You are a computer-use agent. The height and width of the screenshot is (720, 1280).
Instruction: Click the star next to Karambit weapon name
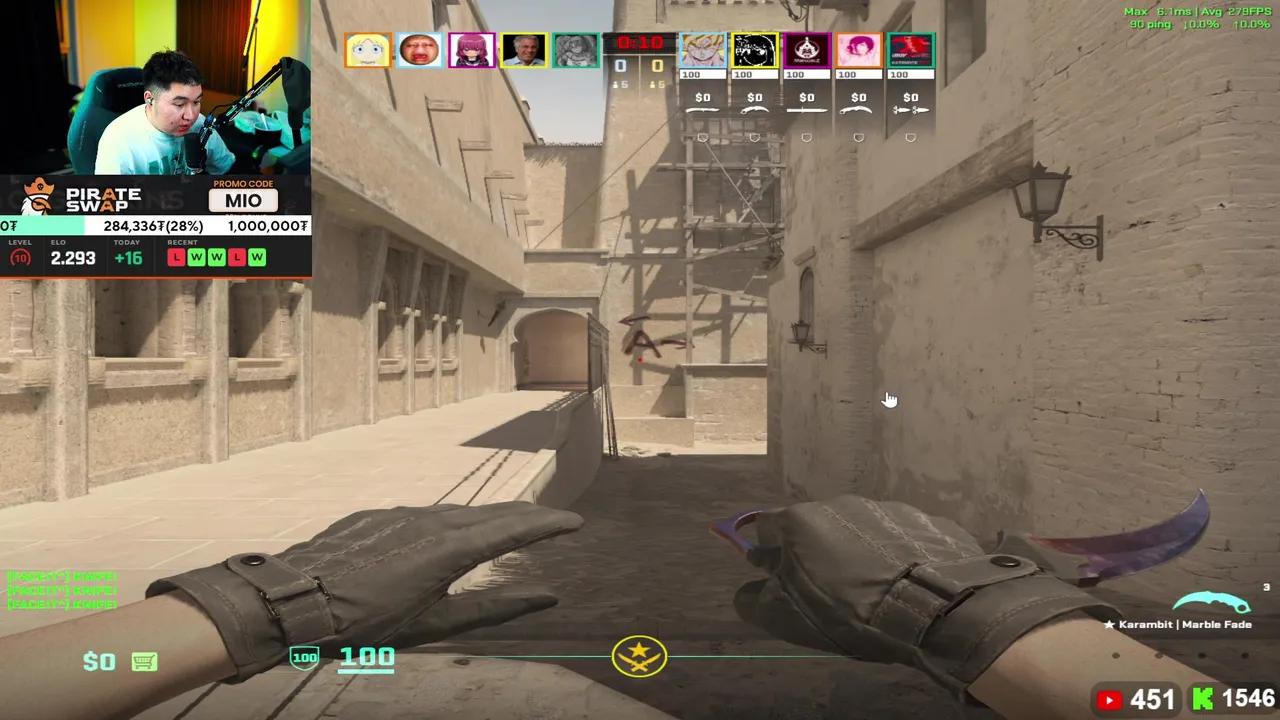point(1109,624)
